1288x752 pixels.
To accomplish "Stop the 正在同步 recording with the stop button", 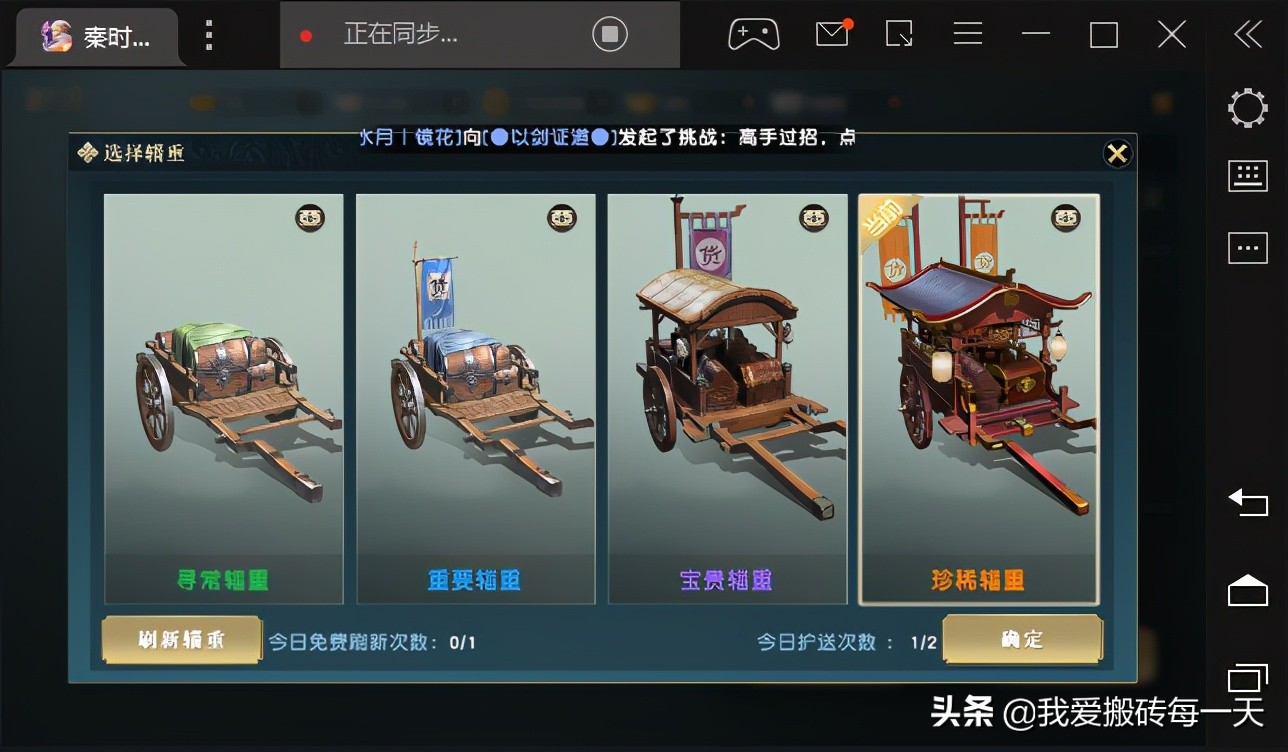I will click(x=610, y=33).
